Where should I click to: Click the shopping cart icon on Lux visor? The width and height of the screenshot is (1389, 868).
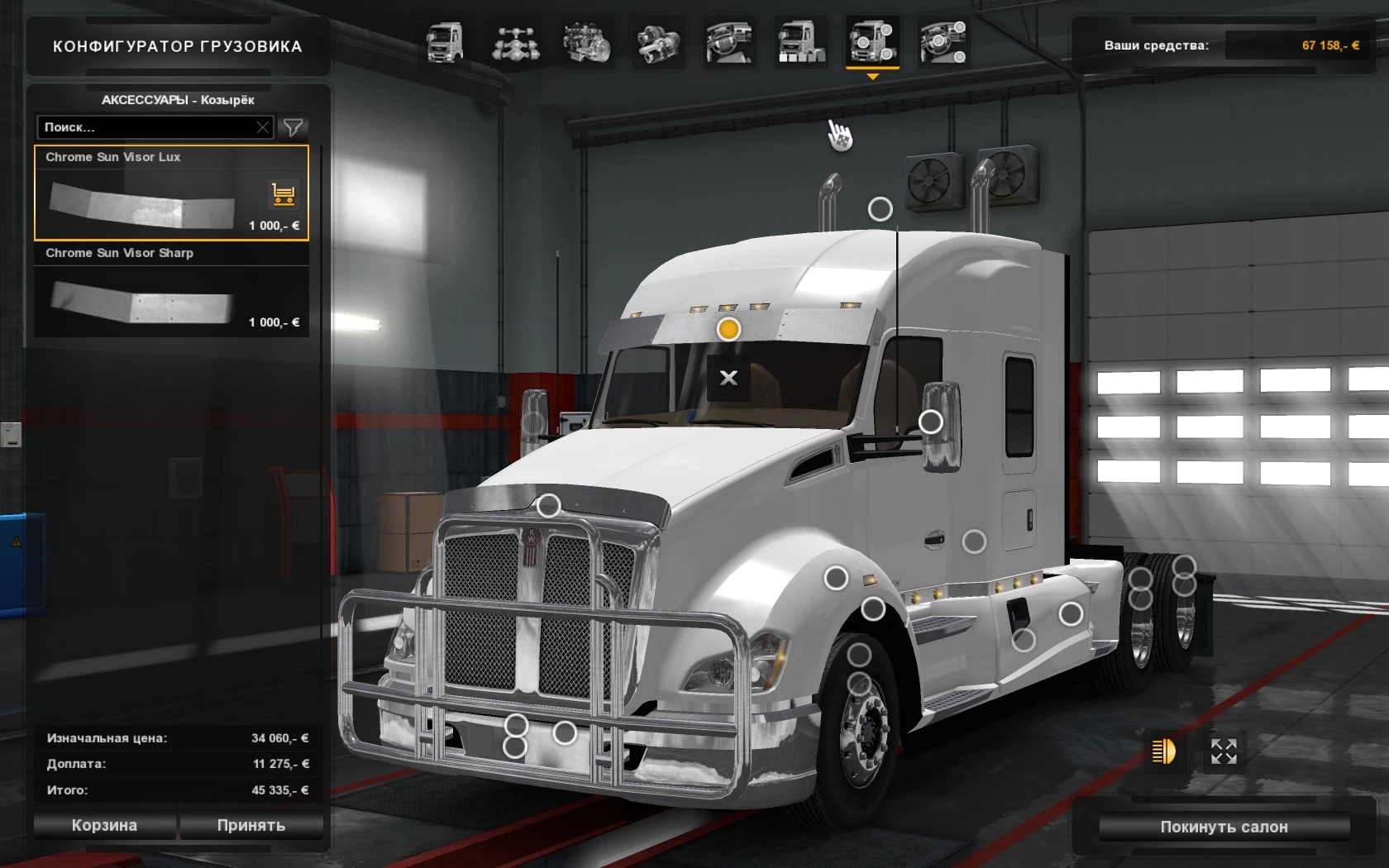tap(283, 194)
